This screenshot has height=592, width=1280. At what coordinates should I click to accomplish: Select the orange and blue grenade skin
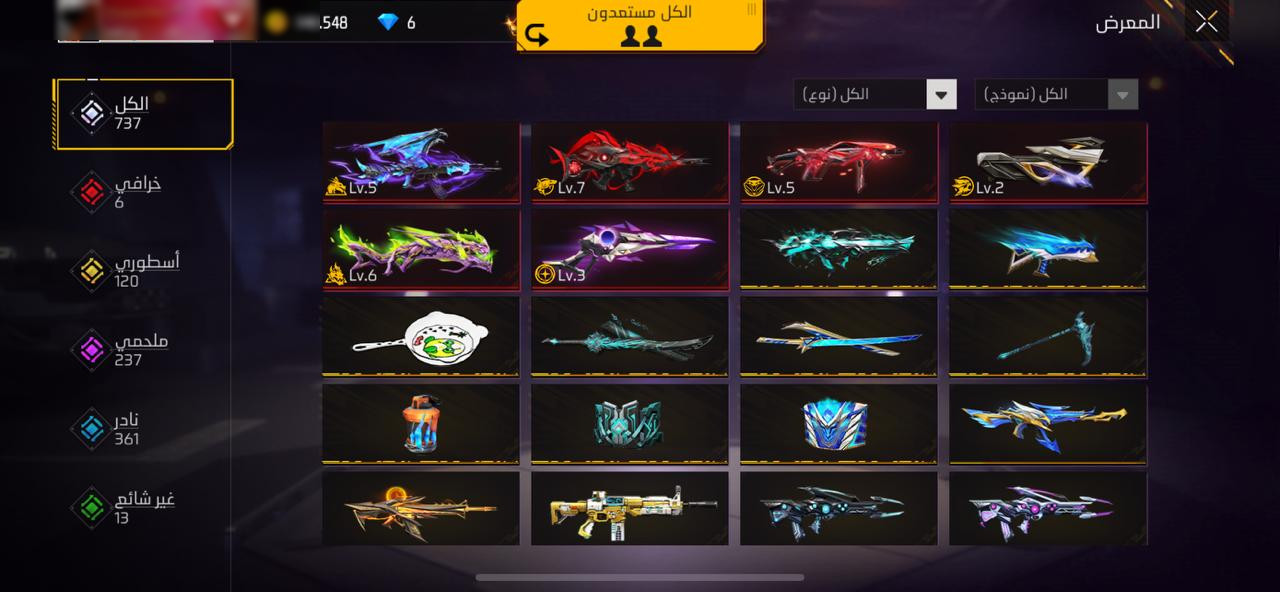click(421, 424)
